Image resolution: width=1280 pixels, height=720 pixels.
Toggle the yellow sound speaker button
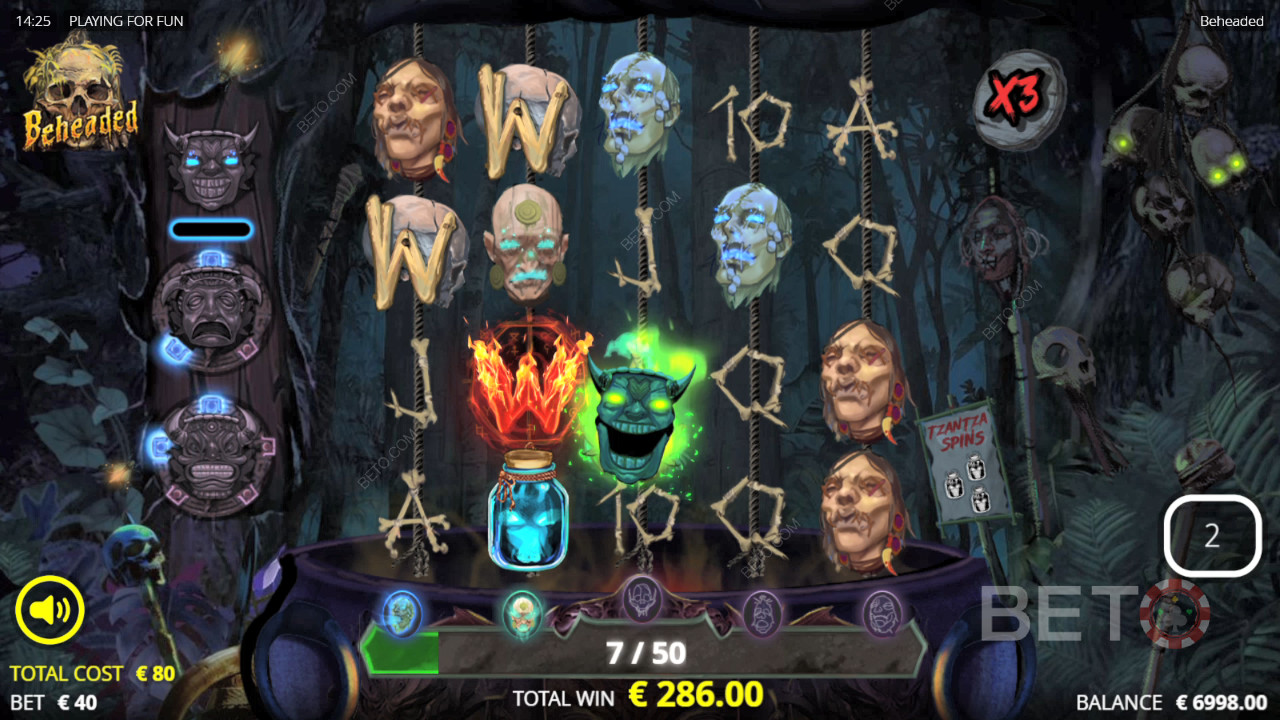tap(50, 609)
